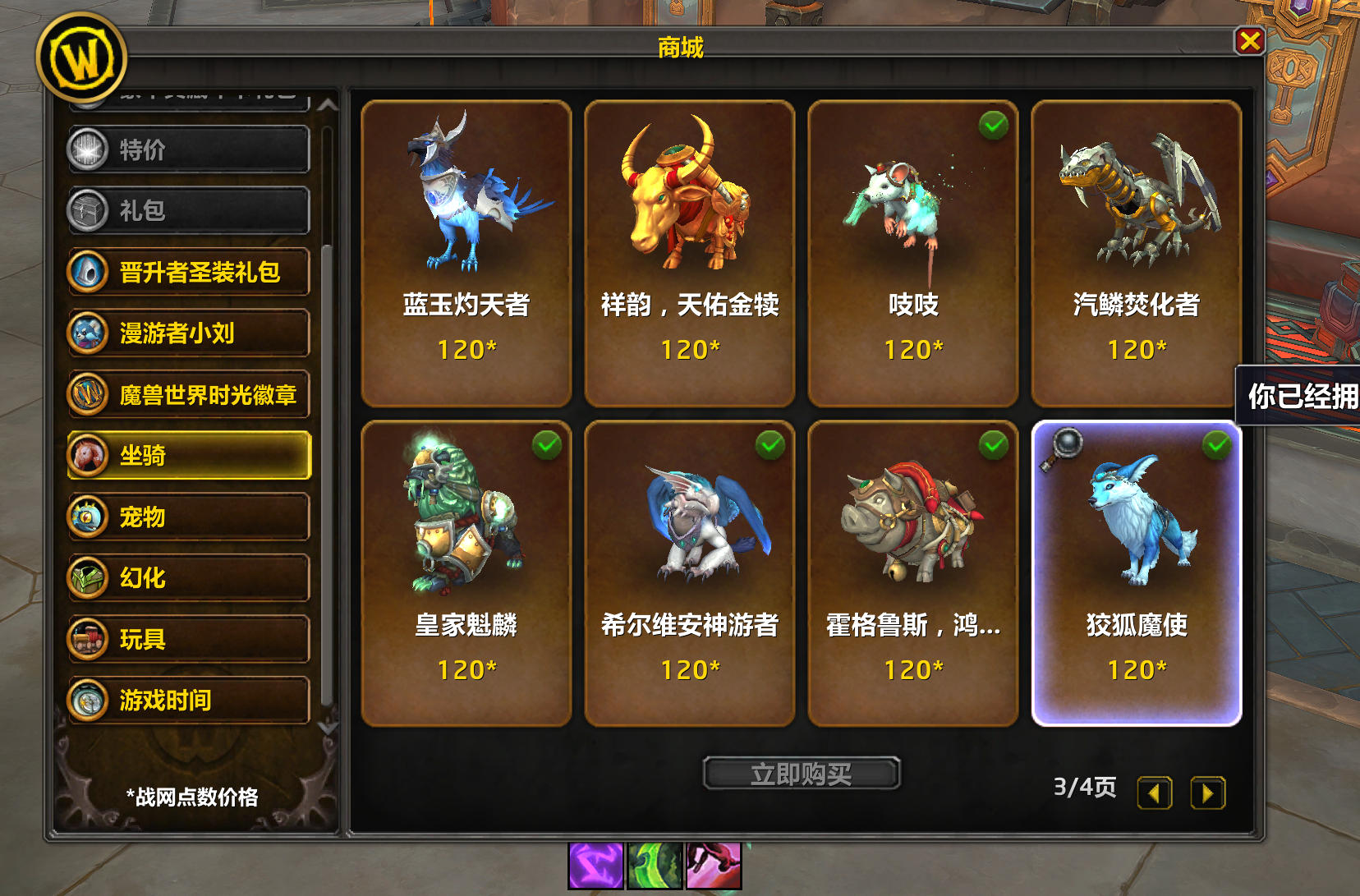Click the green check on 皇家魁麟
Screen dimensions: 1360x896
pyautogui.click(x=548, y=444)
